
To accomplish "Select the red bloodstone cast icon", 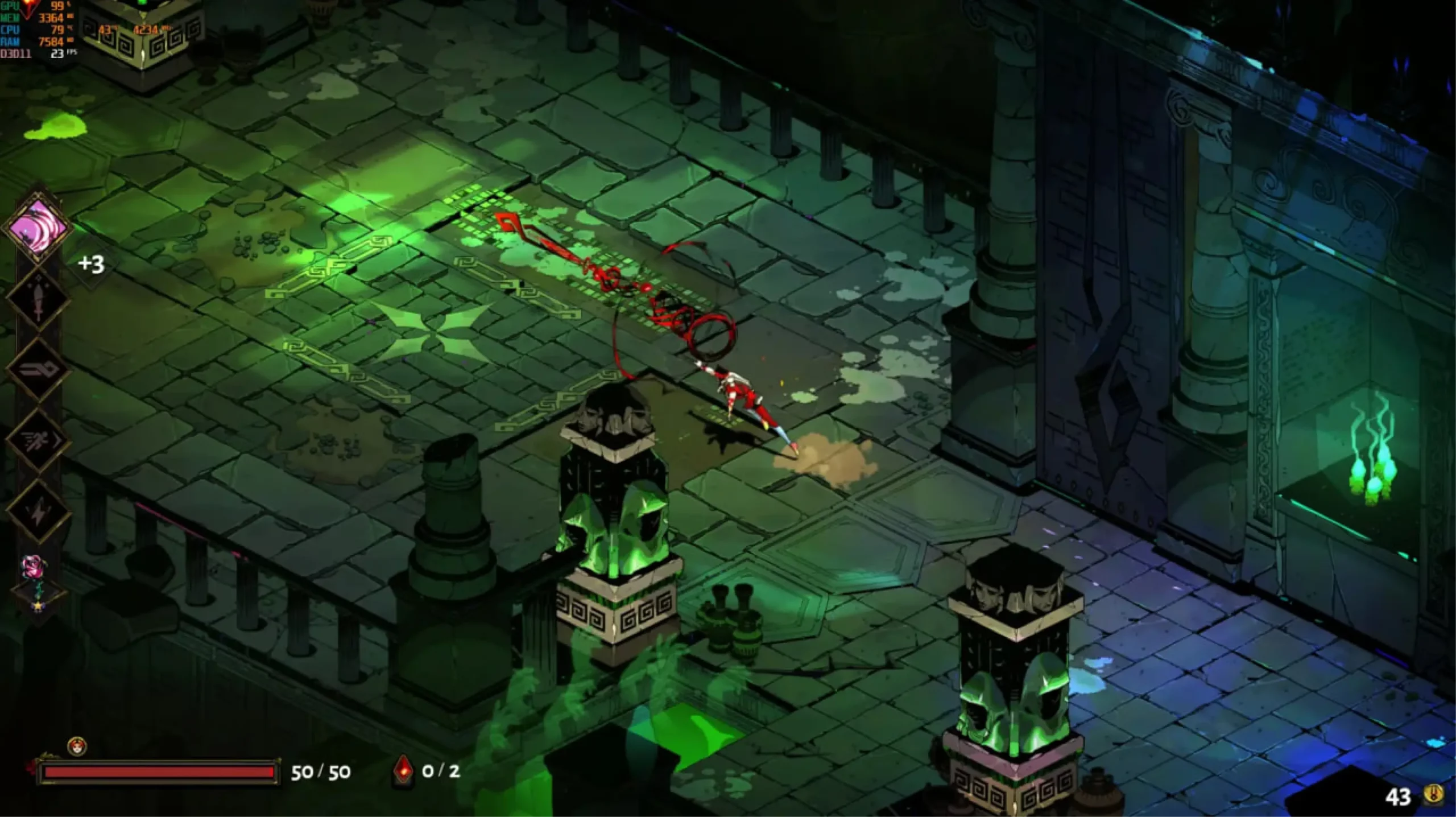I will click(x=403, y=770).
